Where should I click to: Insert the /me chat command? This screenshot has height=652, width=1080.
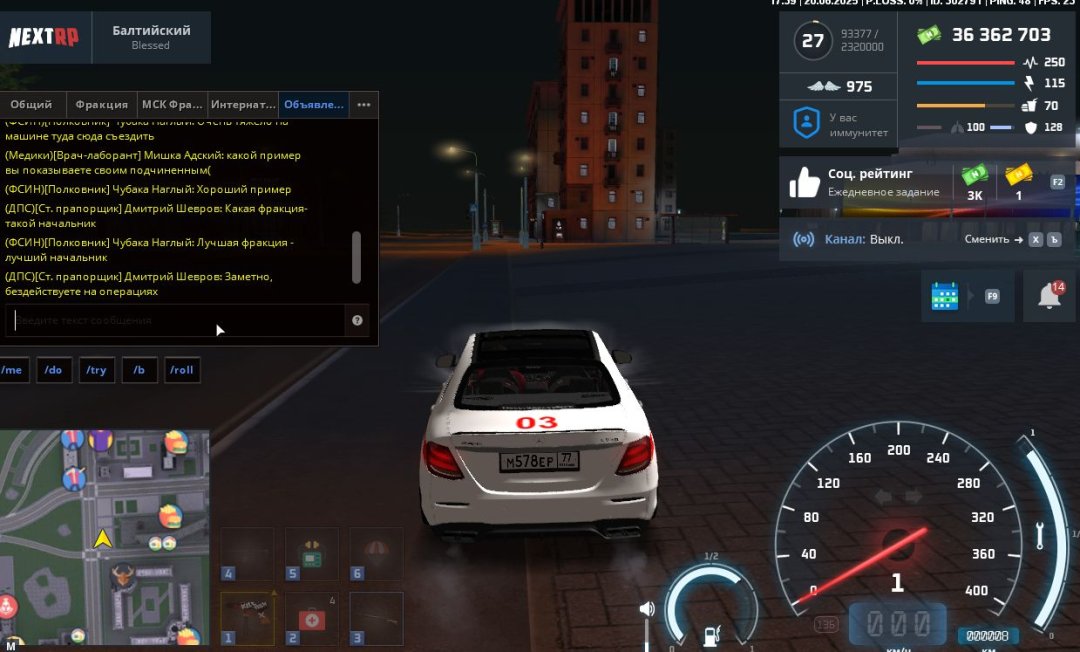pos(12,370)
